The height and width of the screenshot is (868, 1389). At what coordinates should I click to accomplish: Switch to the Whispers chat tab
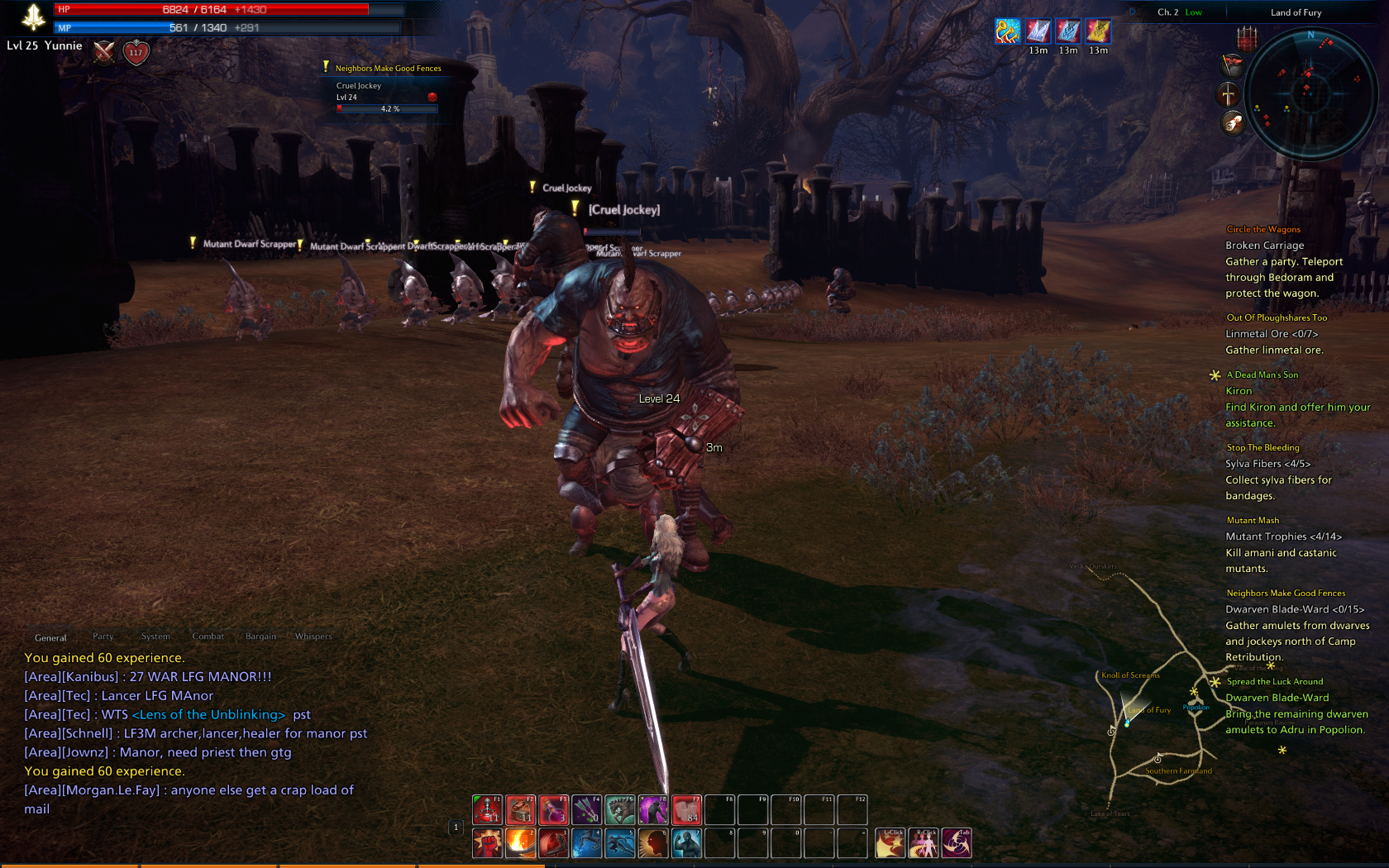click(x=314, y=637)
